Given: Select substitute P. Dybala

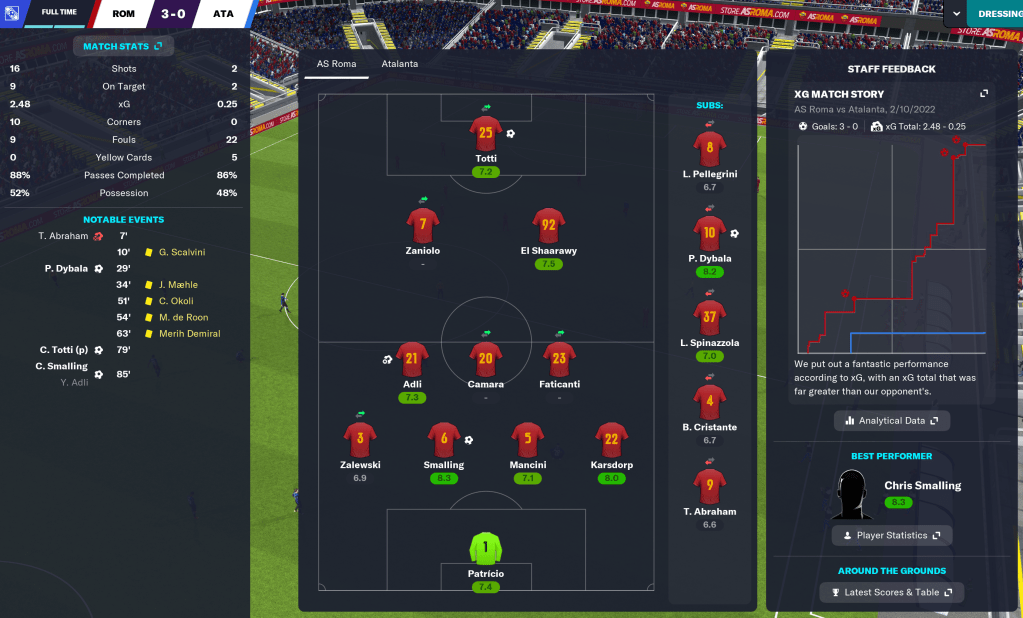Looking at the screenshot, I should tap(709, 234).
